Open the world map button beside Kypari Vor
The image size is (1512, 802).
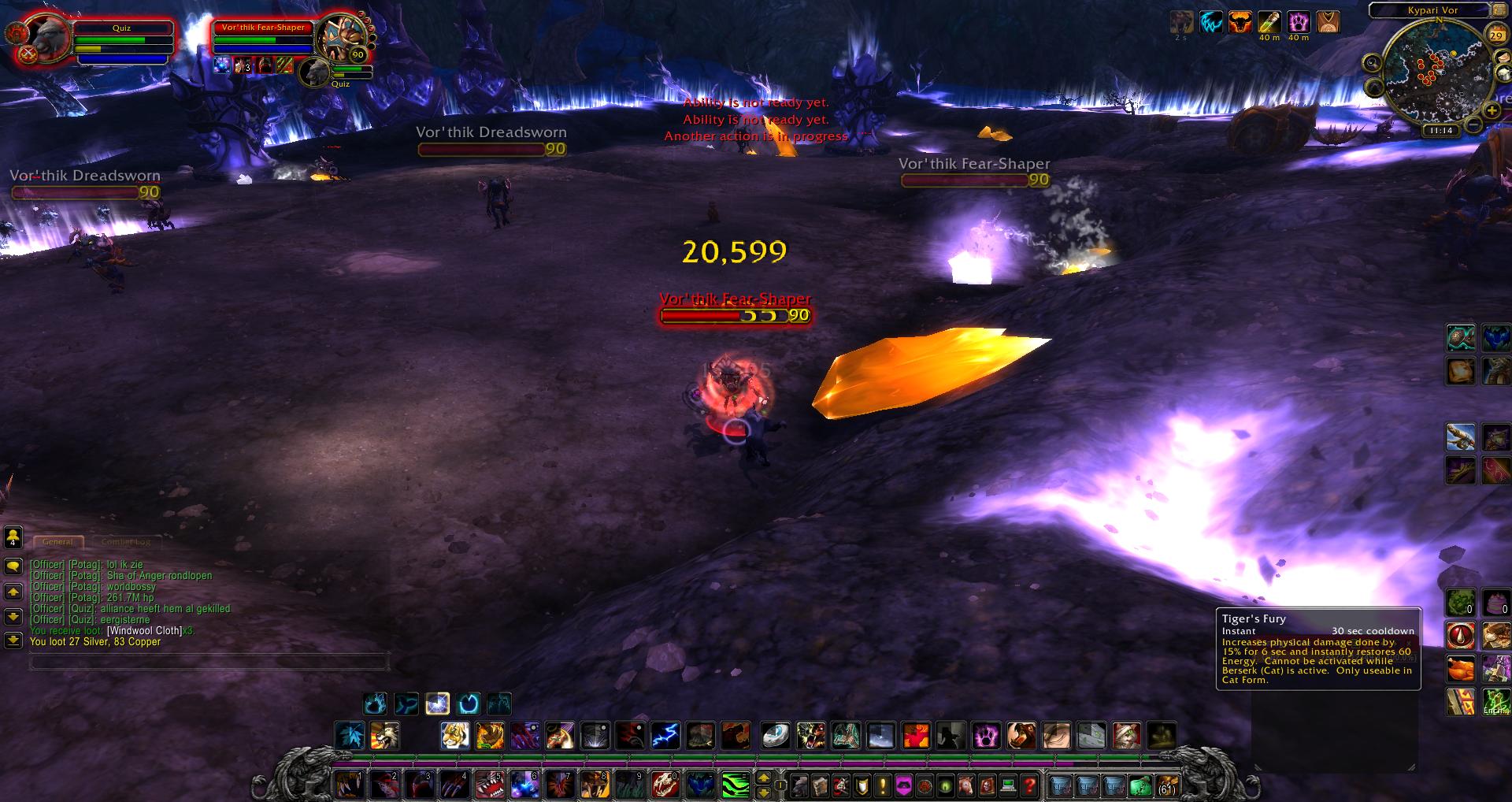coord(1500,11)
